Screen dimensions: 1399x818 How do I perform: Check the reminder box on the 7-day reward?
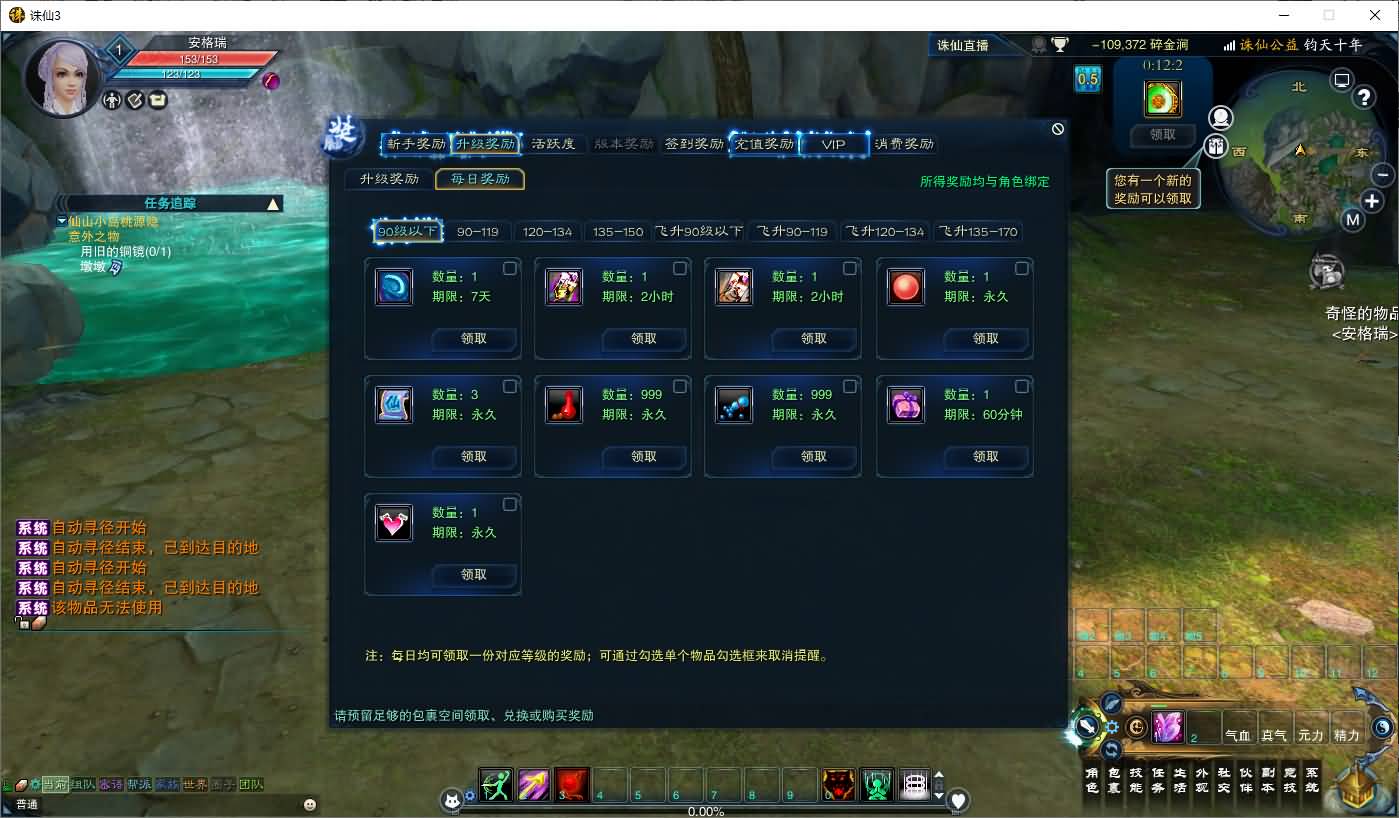(508, 268)
